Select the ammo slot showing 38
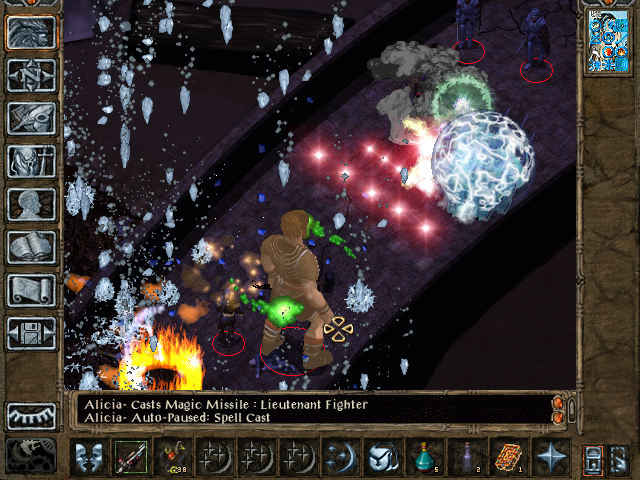 coord(172,457)
